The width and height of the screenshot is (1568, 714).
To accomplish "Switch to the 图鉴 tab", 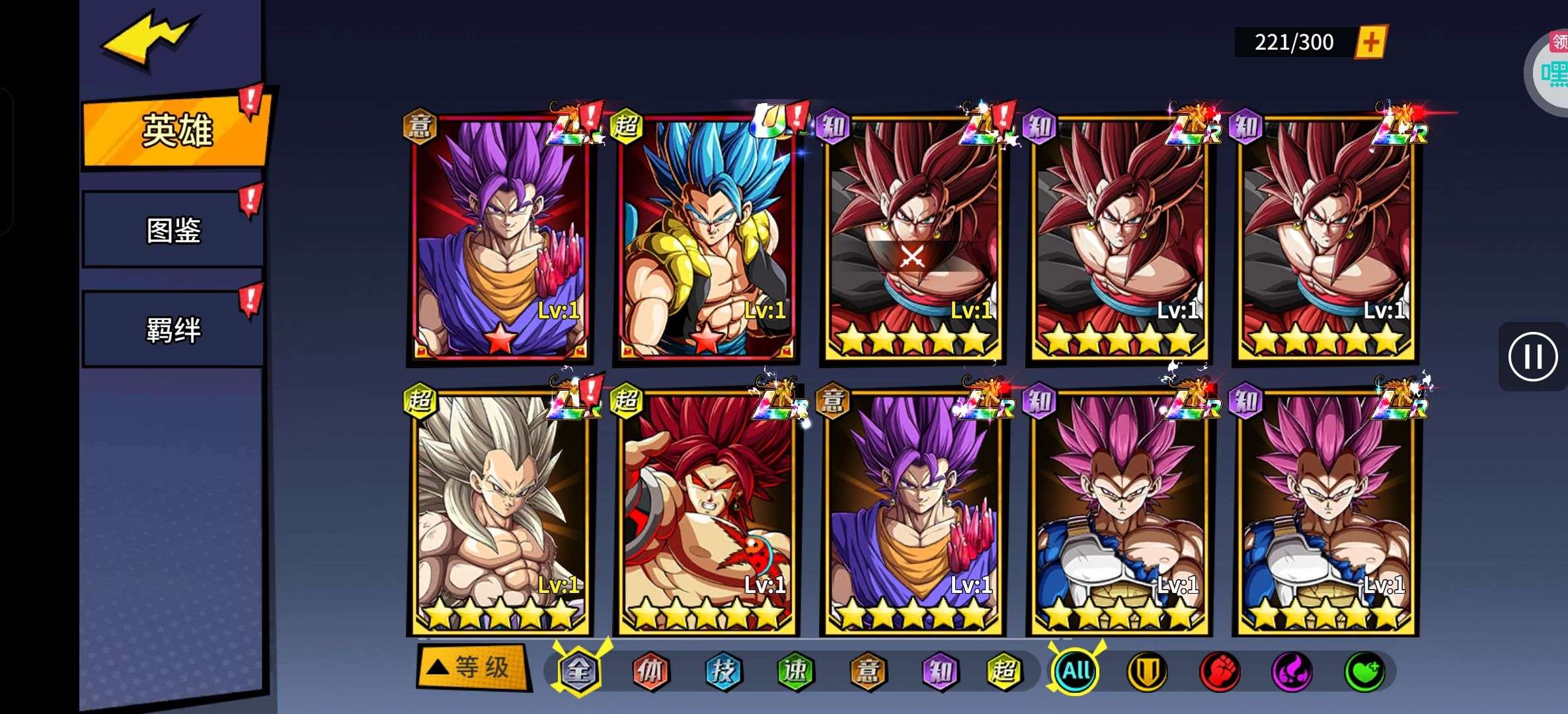I will point(173,230).
